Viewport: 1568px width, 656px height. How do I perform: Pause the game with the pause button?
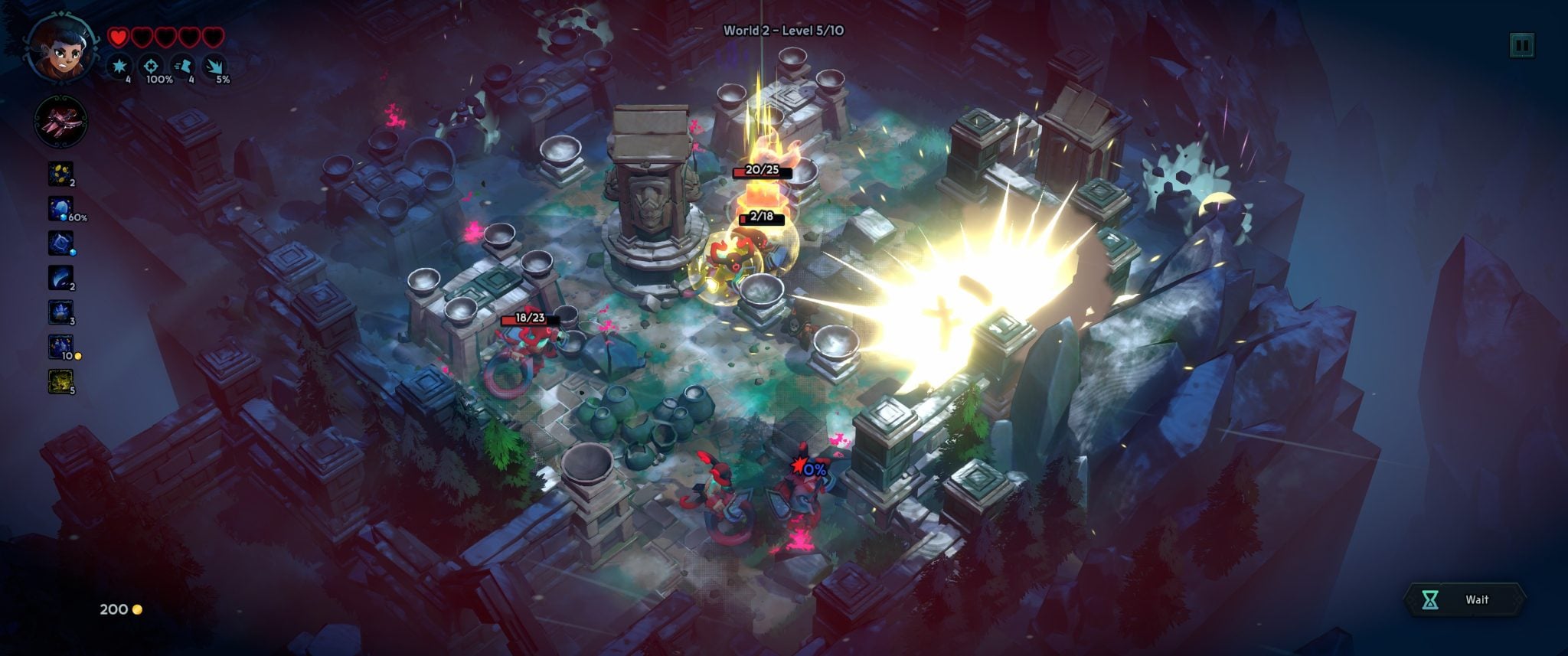1521,46
